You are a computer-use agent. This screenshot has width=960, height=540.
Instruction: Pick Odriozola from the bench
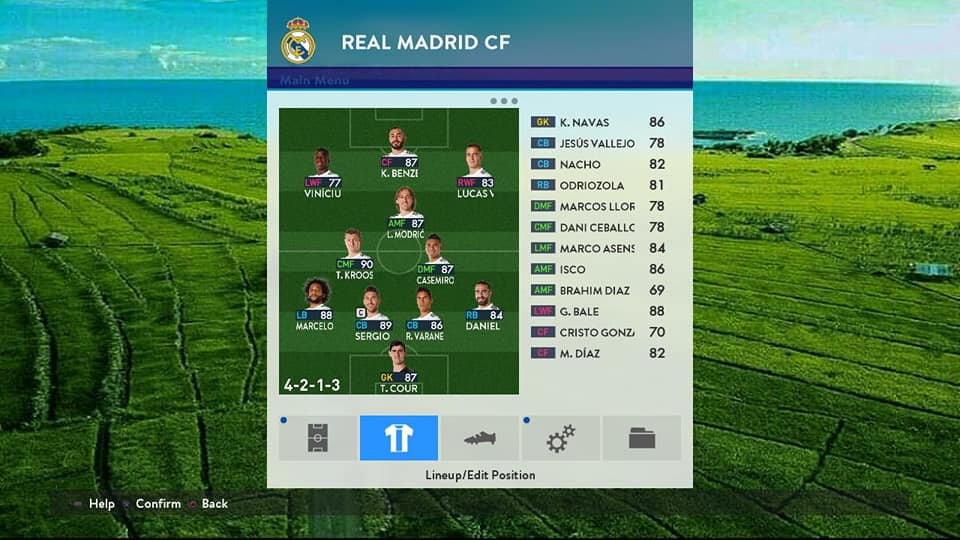click(598, 185)
